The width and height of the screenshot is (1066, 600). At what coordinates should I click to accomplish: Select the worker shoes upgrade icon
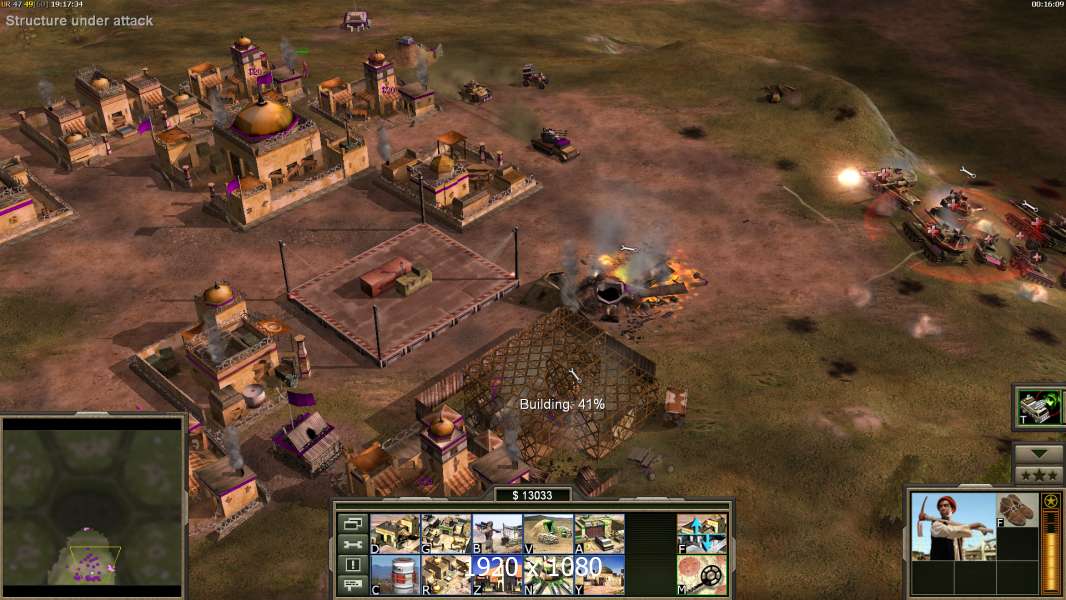point(1017,510)
